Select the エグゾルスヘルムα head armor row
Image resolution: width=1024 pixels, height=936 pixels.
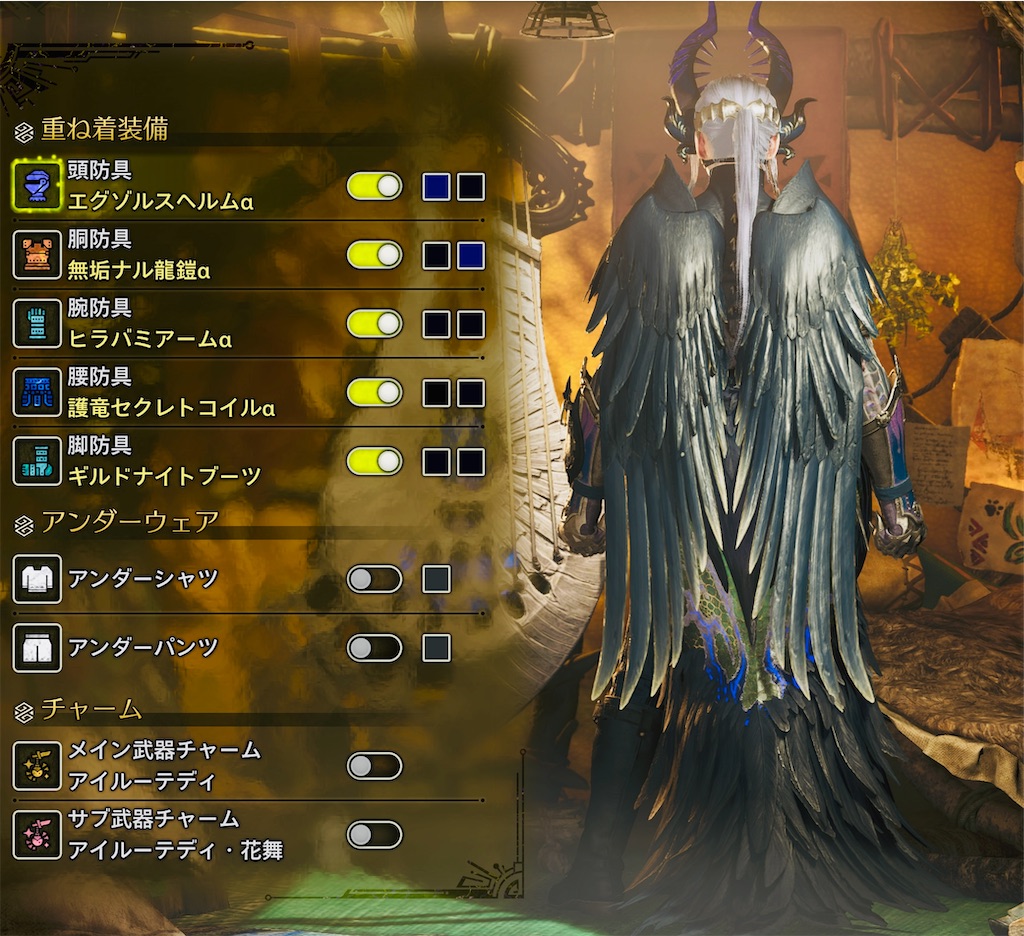coord(160,187)
